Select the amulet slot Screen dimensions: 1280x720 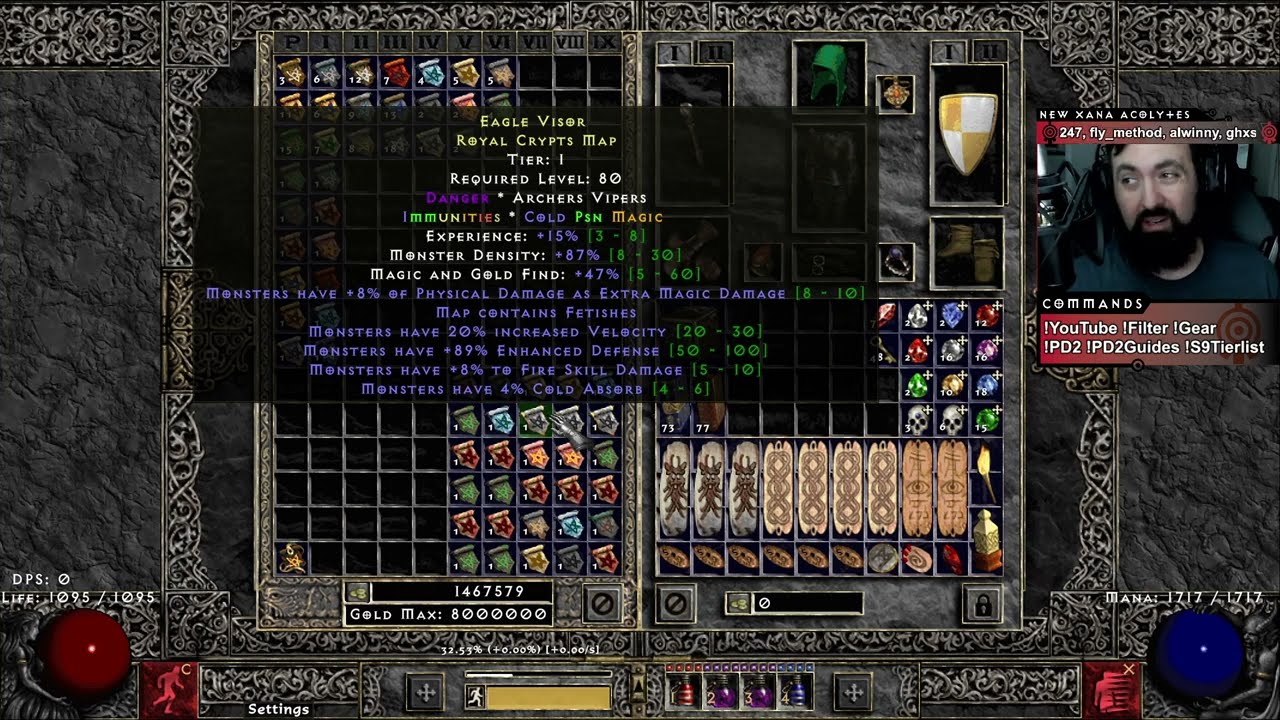tap(895, 95)
